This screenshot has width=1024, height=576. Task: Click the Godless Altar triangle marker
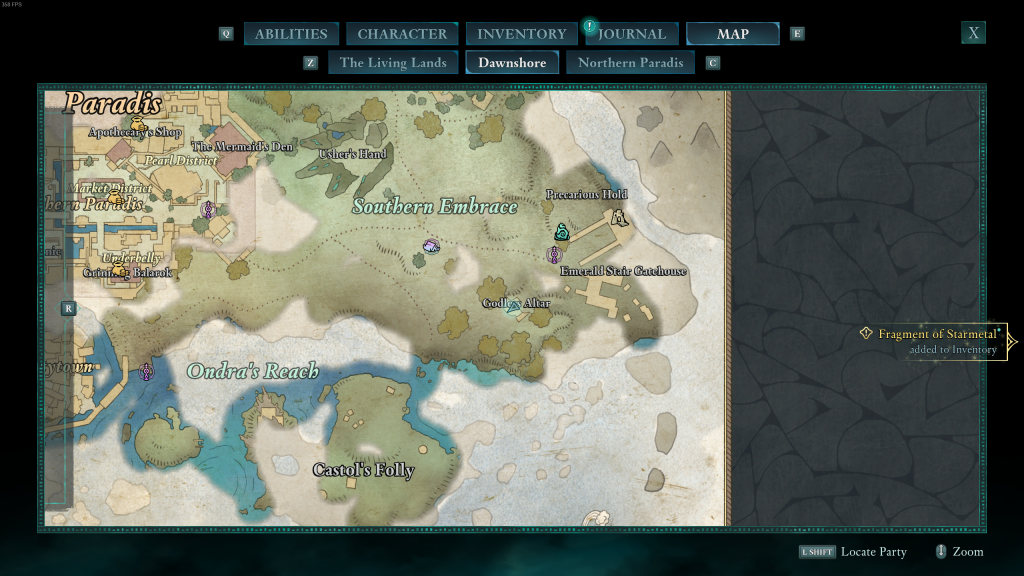tap(514, 306)
